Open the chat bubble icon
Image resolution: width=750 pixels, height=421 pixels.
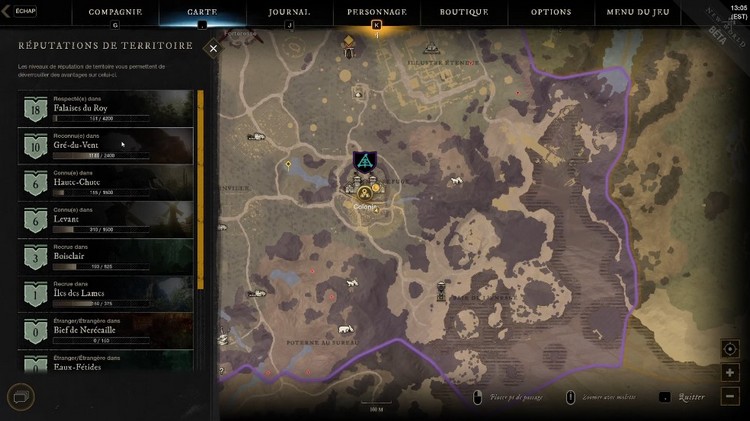(20, 395)
